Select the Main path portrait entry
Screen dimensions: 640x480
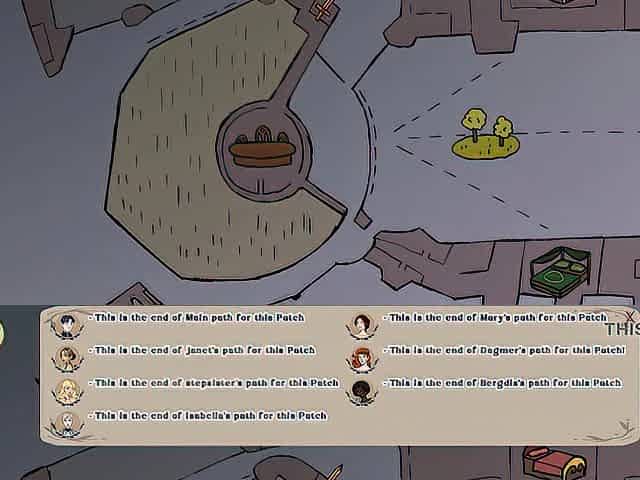(67, 324)
